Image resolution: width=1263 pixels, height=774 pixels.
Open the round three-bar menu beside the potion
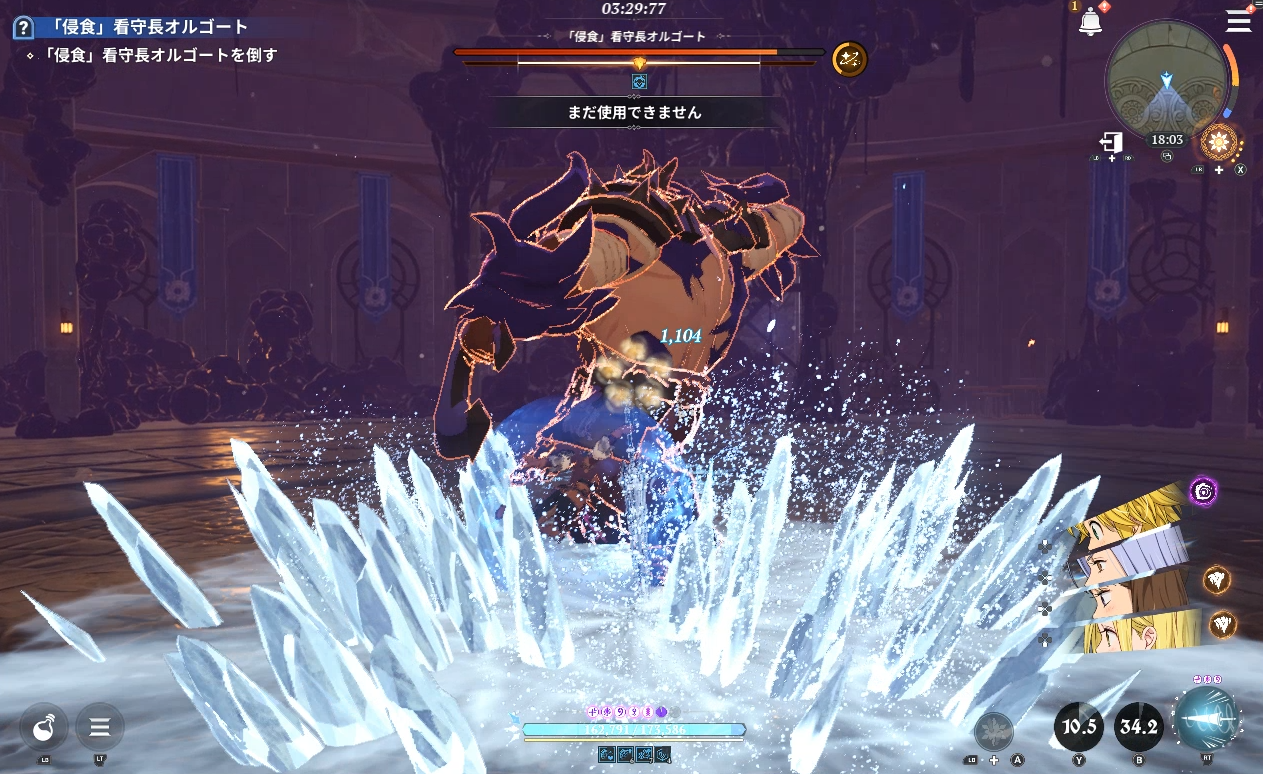pyautogui.click(x=100, y=727)
